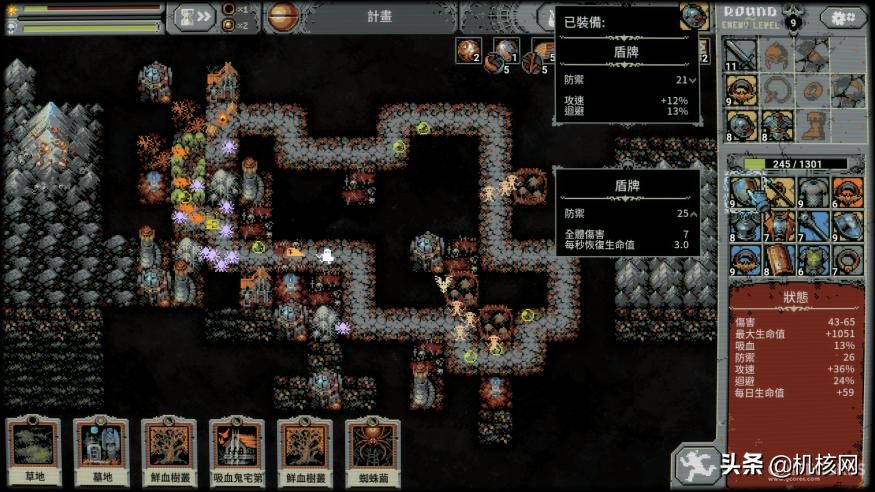875x492 pixels.
Task: Select the x1 speed option
Action: [236, 9]
